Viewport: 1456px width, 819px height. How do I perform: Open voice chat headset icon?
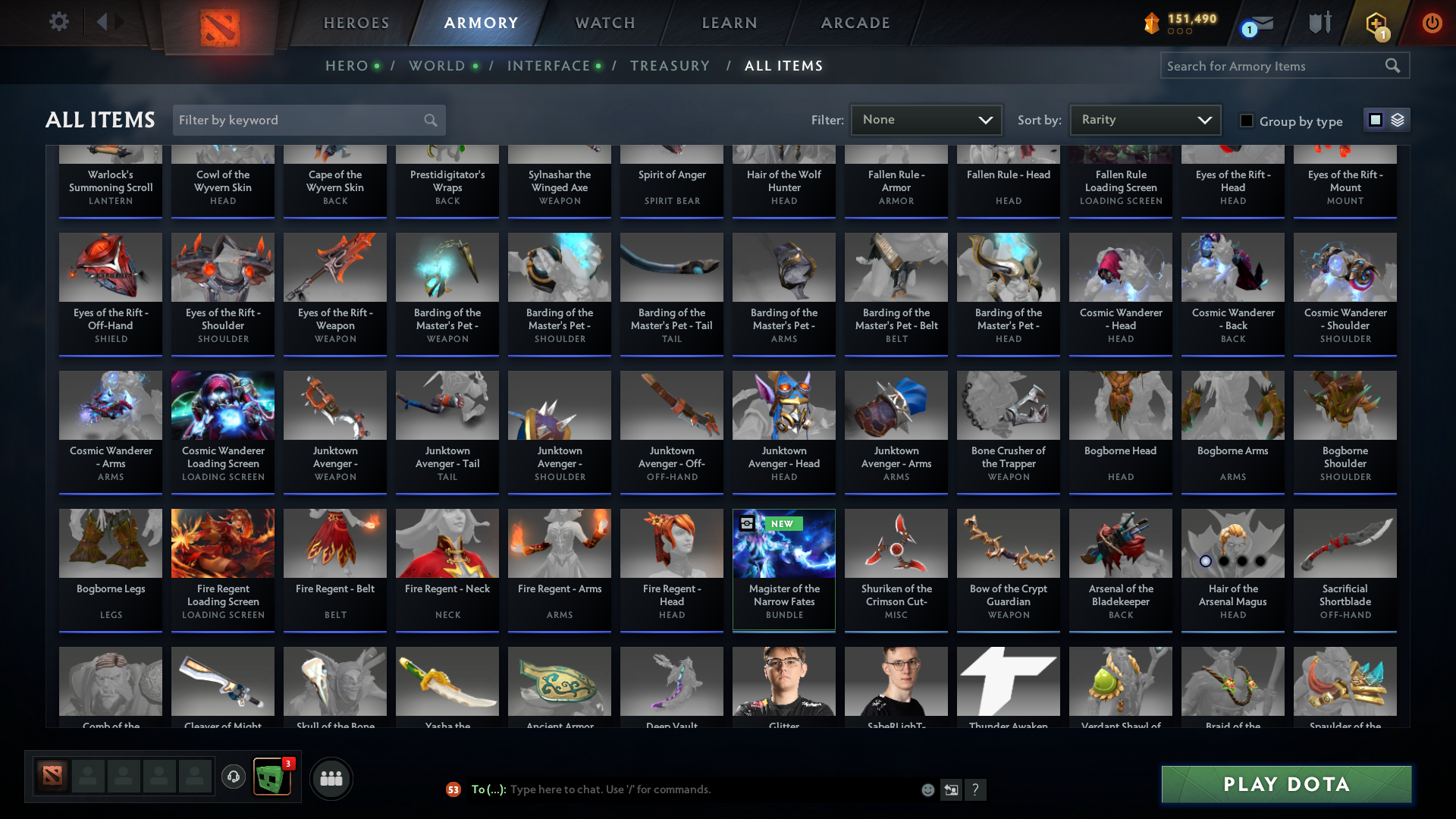[234, 777]
